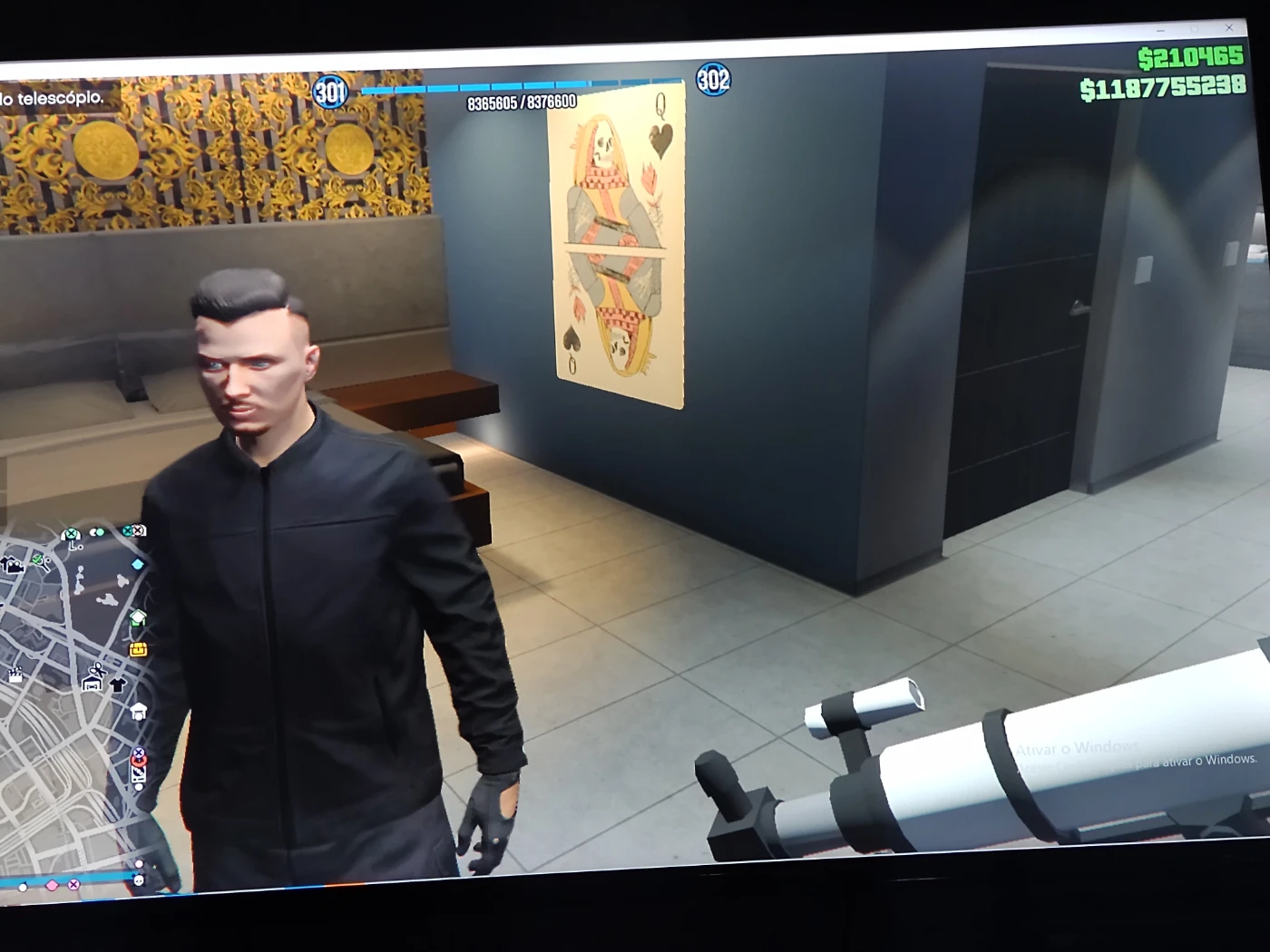This screenshot has width=1270, height=952.
Task: Select the skull deathmatch blip on the minimap
Action: 138,882
